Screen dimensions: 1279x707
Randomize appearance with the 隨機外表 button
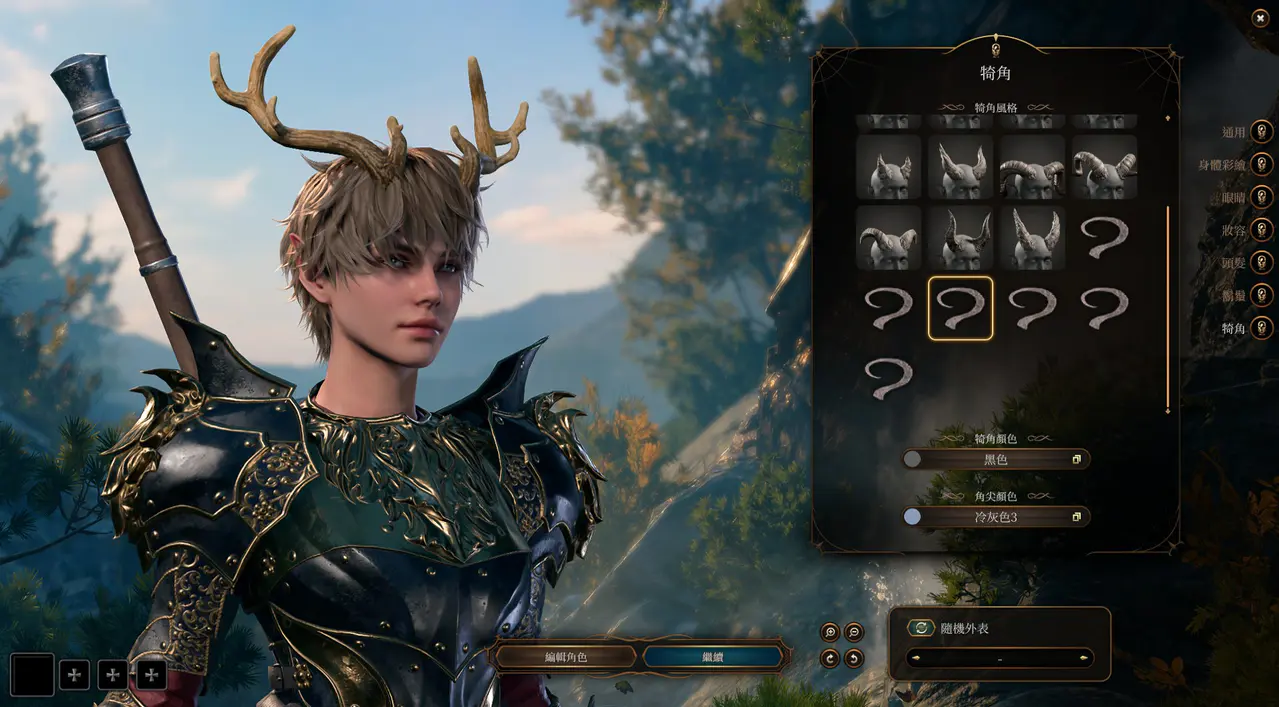pyautogui.click(x=921, y=628)
